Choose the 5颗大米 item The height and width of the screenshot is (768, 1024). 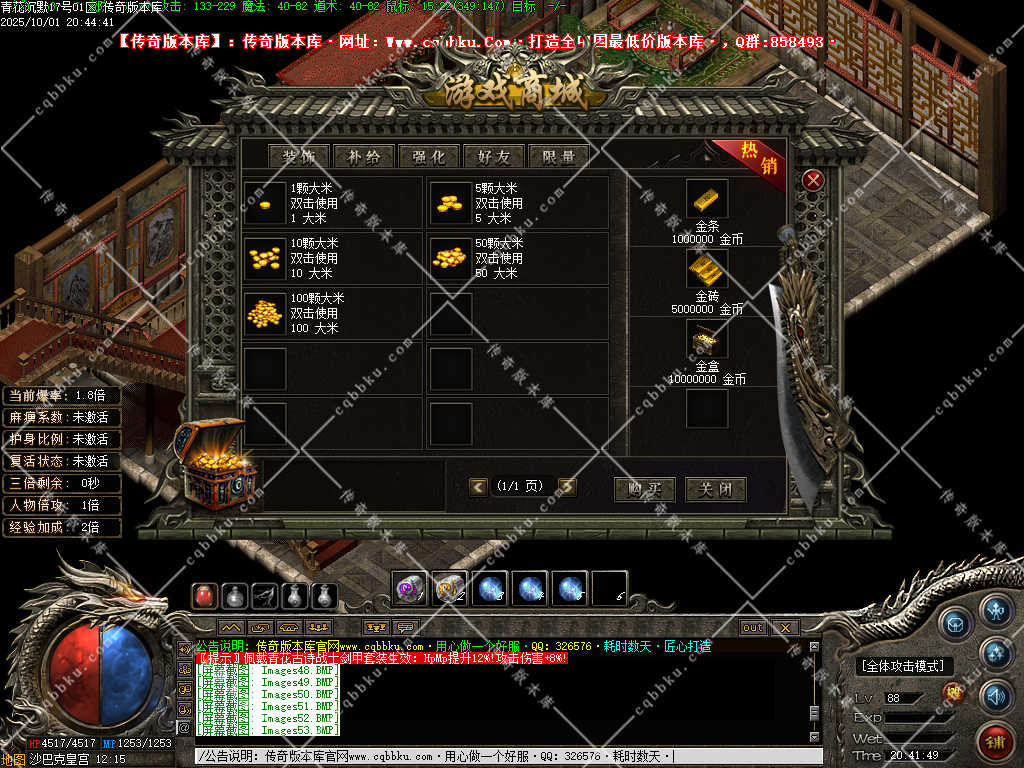(x=449, y=203)
